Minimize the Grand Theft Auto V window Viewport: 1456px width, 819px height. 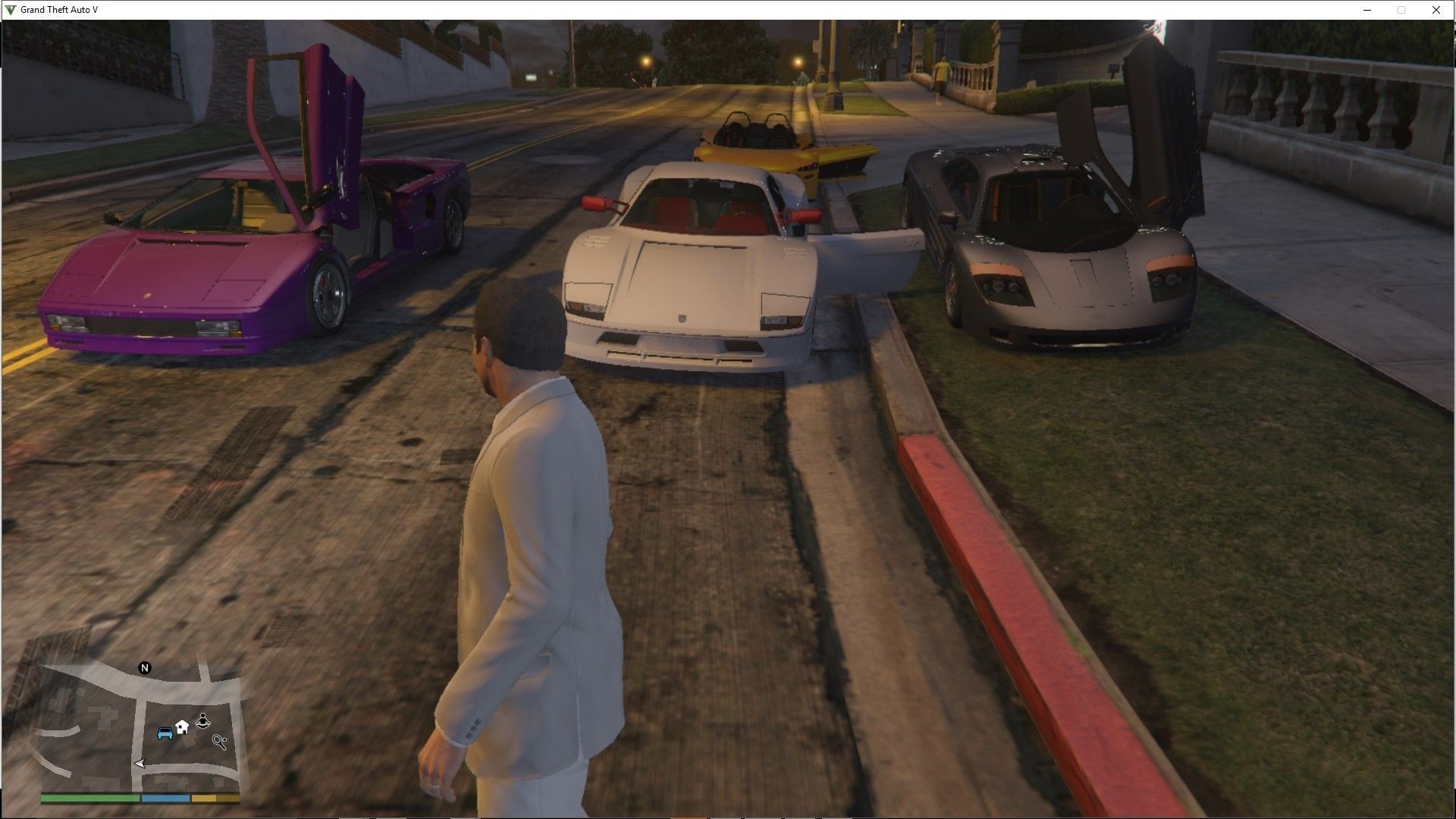(1367, 10)
